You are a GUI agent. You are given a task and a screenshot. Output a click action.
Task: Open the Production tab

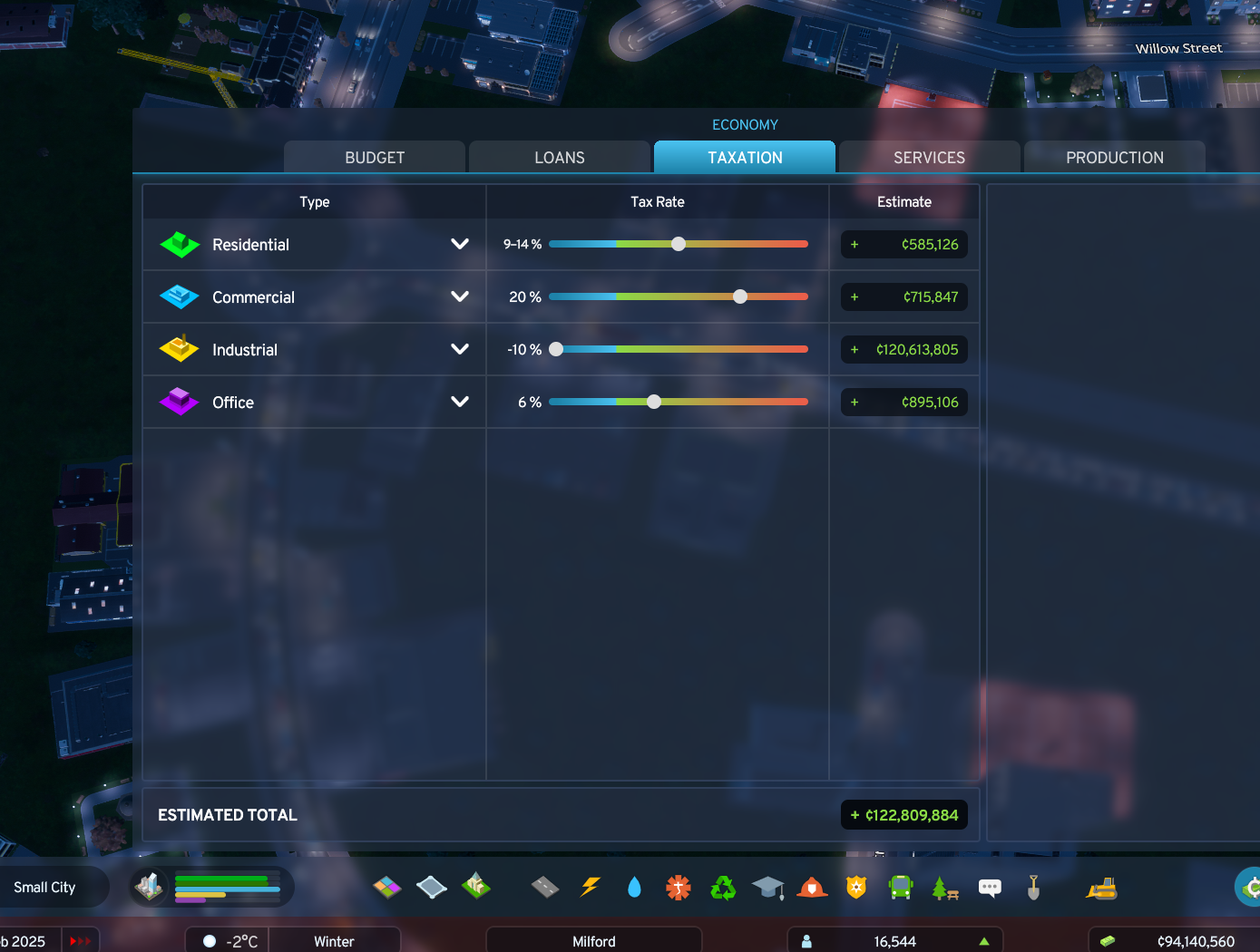(x=1114, y=157)
